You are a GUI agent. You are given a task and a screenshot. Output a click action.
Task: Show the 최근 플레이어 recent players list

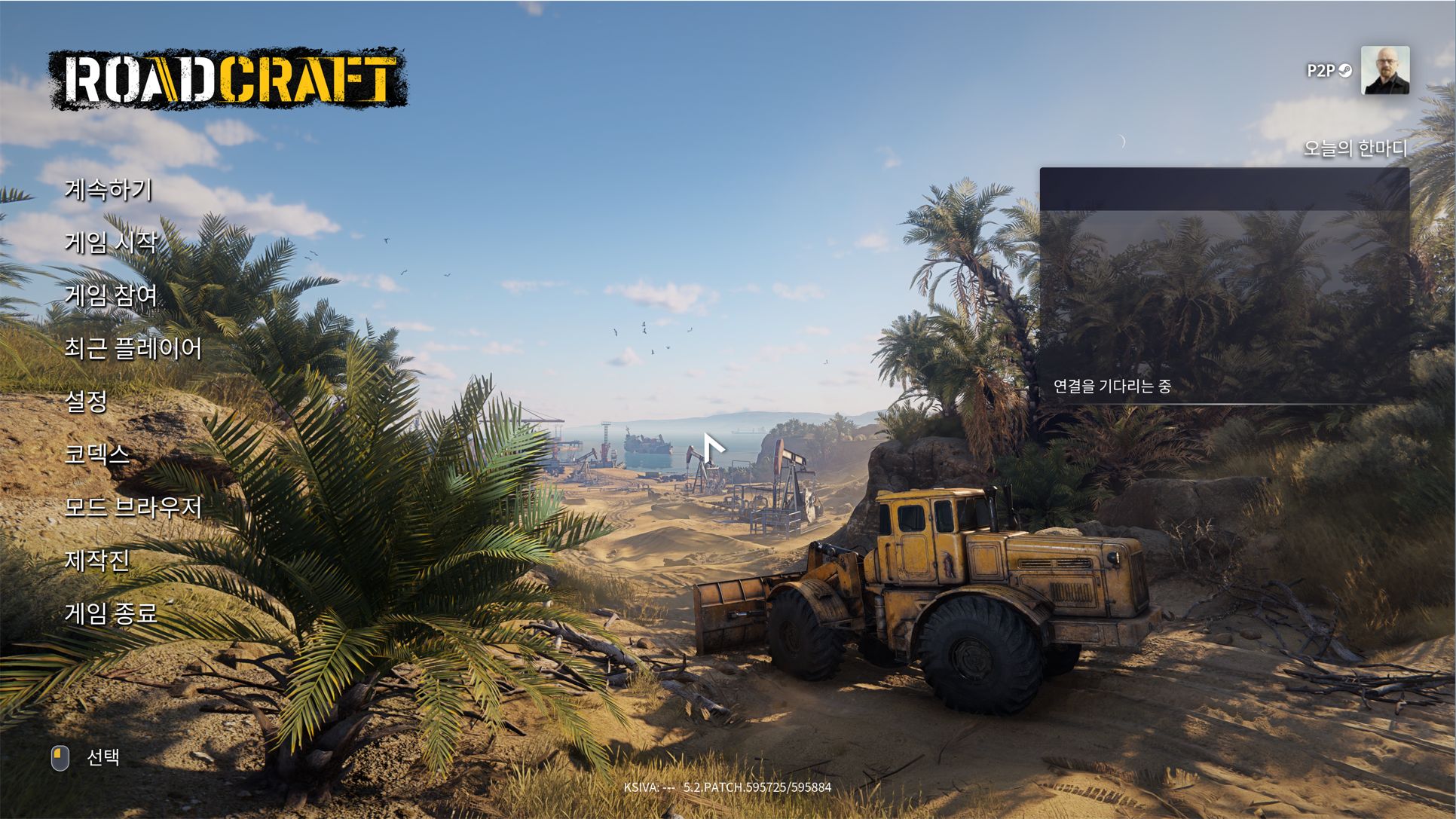[133, 349]
